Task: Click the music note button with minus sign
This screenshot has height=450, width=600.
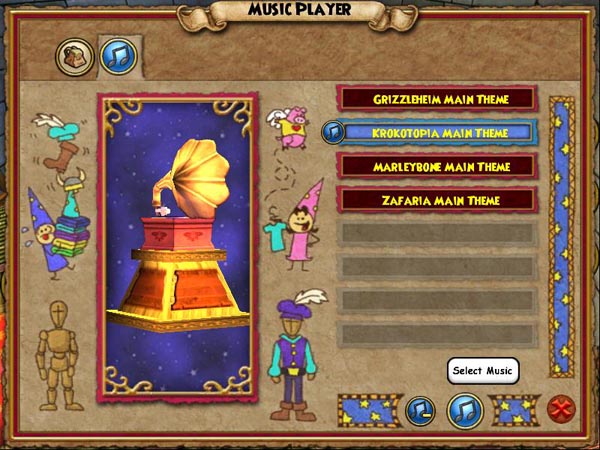Action: pyautogui.click(x=420, y=409)
